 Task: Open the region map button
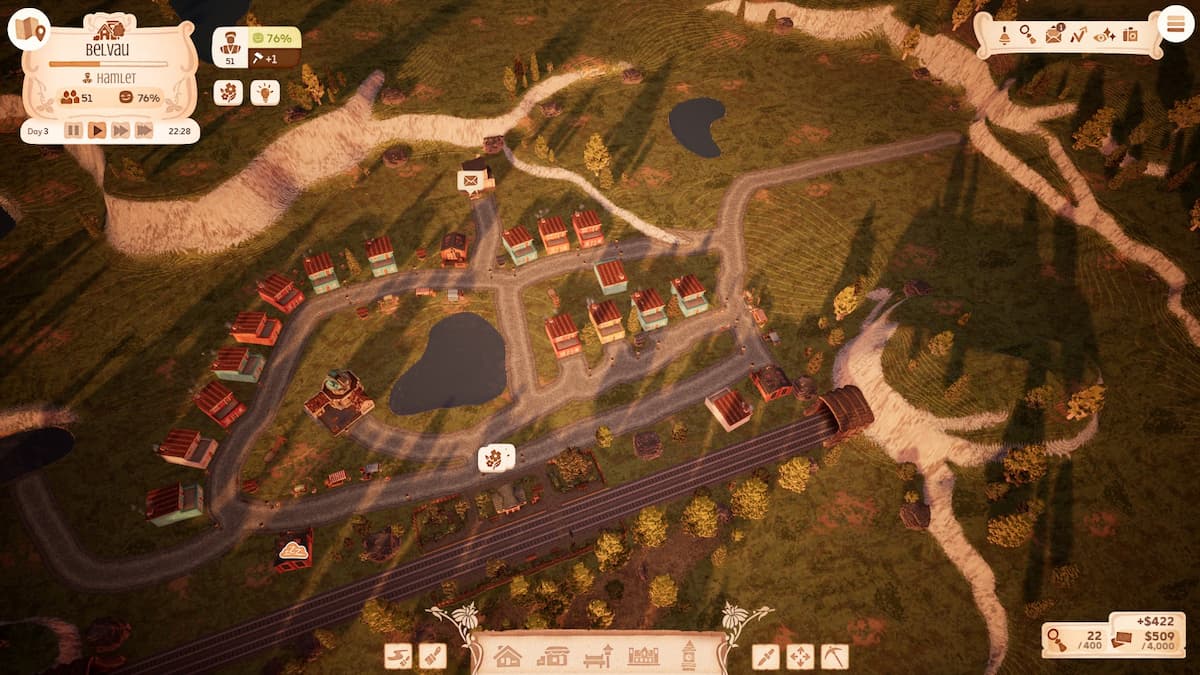[29, 29]
